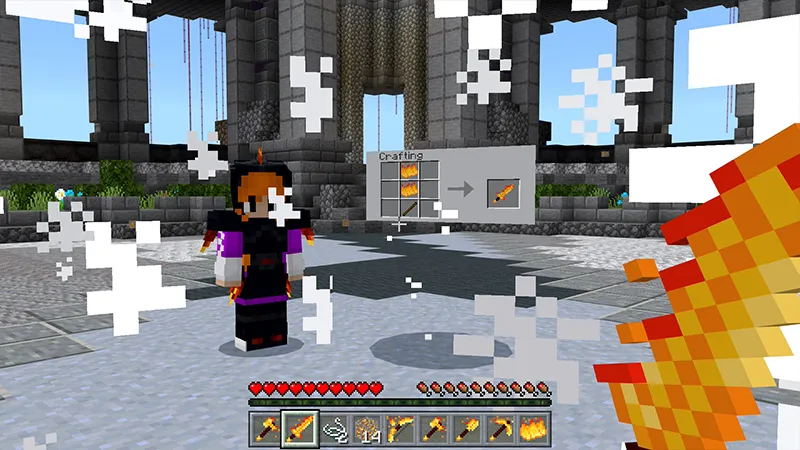Click the stick in the crafting grid
The width and height of the screenshot is (800, 450).
(x=408, y=208)
